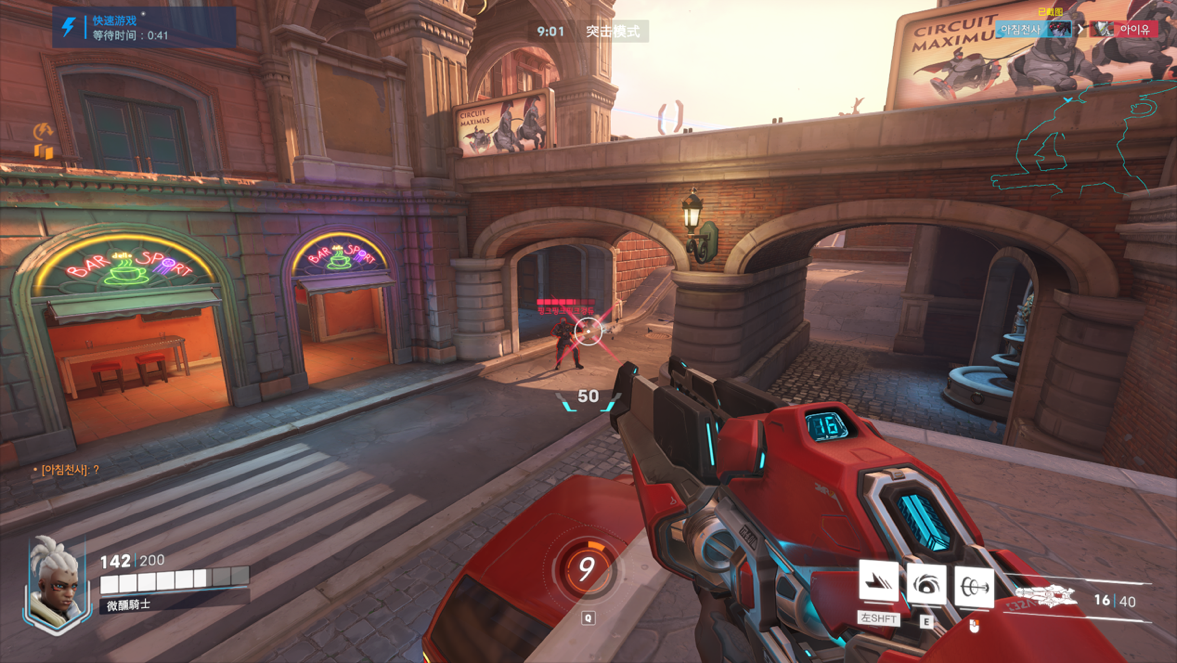Click the Railgun weapon silhouette icon
The width and height of the screenshot is (1177, 663).
(x=1046, y=597)
